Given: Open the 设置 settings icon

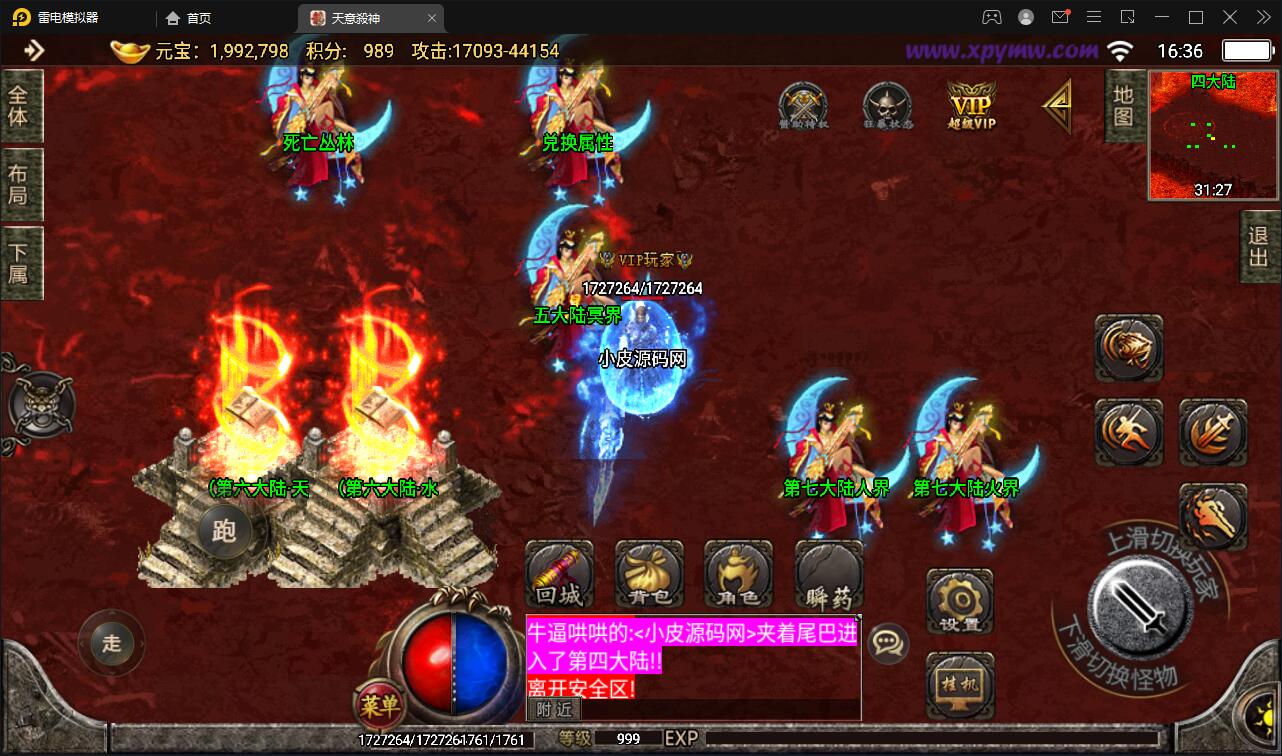Looking at the screenshot, I should (960, 600).
